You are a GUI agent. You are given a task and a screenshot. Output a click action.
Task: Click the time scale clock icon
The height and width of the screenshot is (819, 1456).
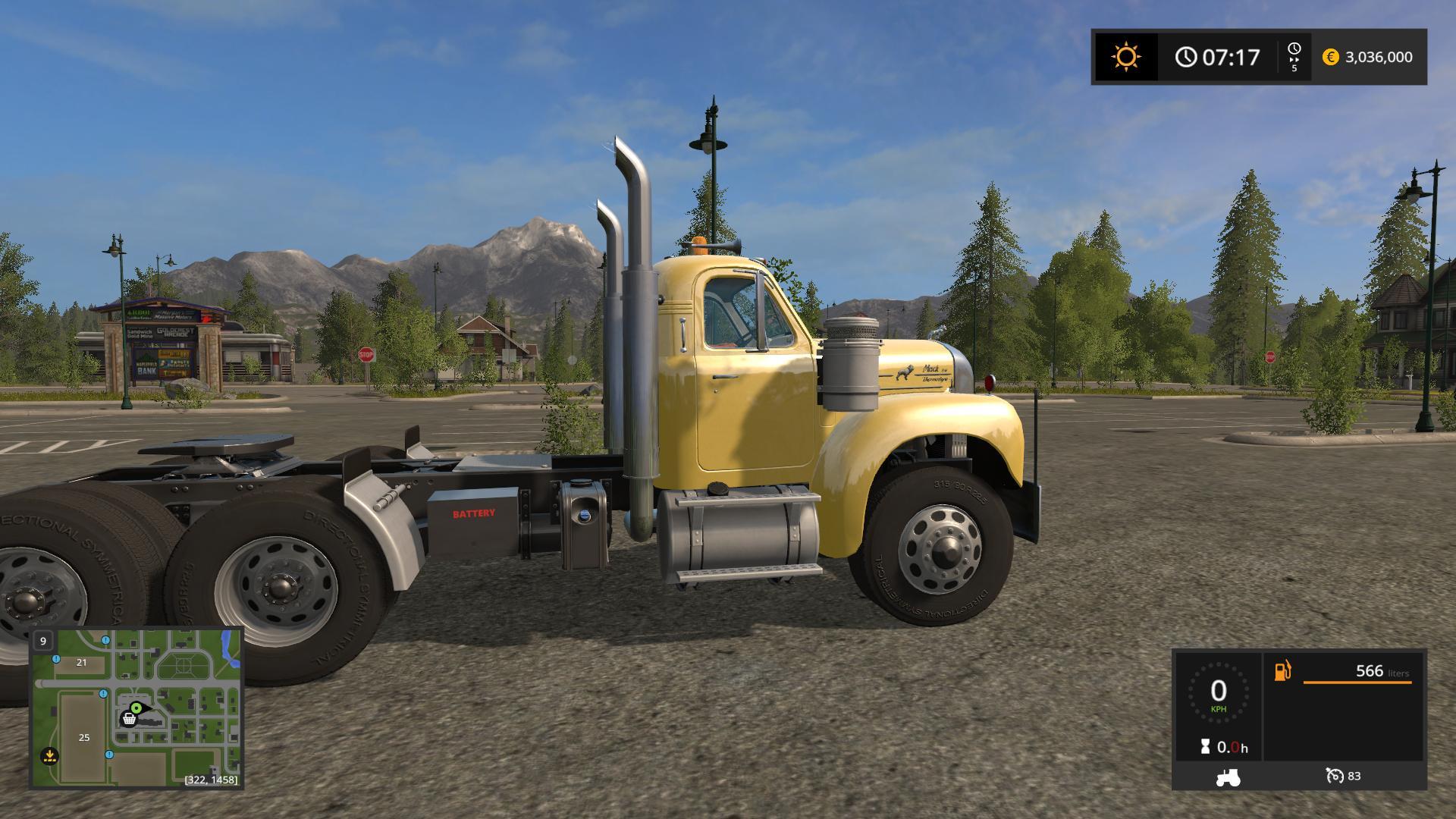tap(1294, 49)
